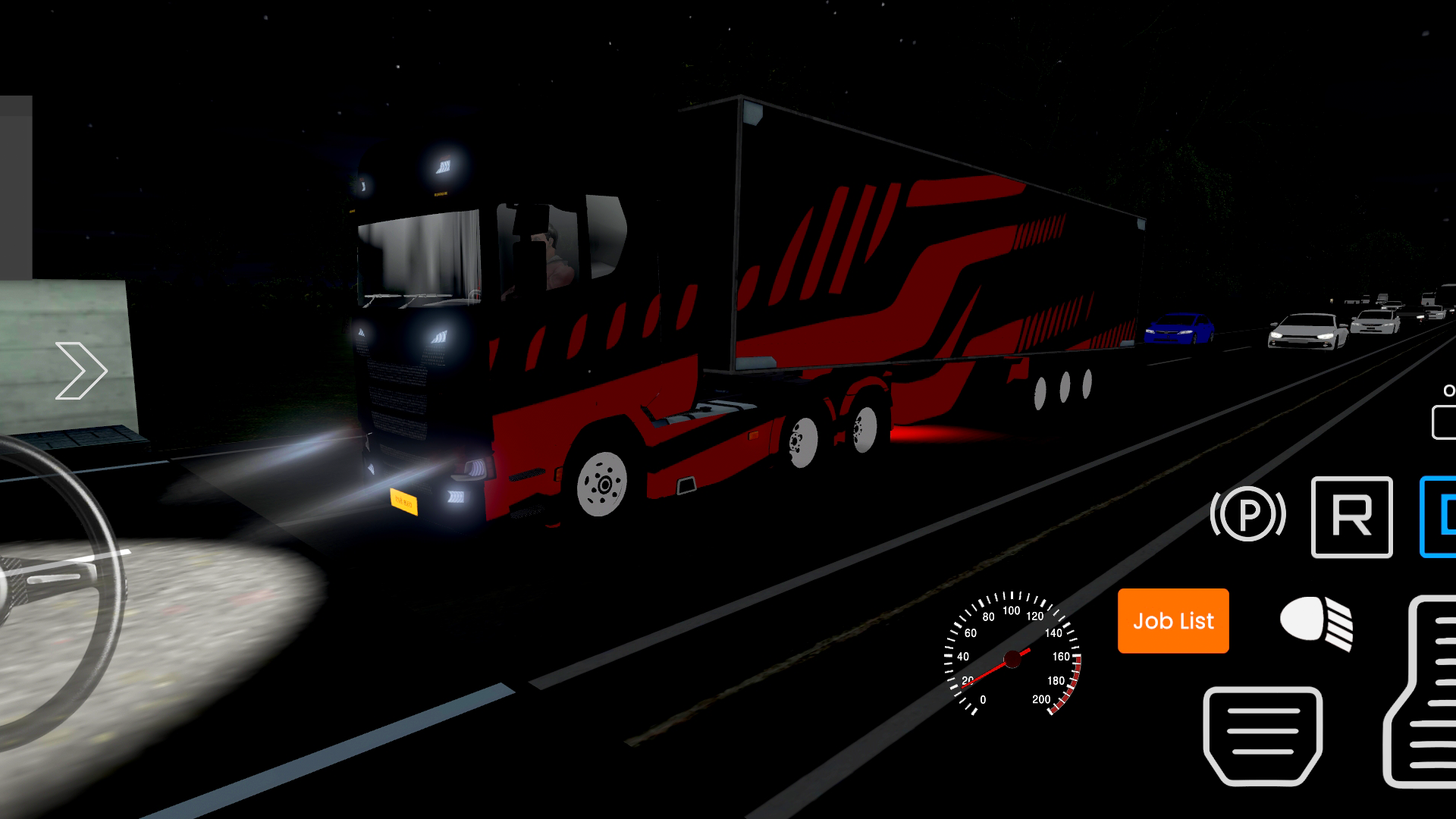
Task: Expand hidden controls with the chevron arrow
Action: (x=81, y=369)
